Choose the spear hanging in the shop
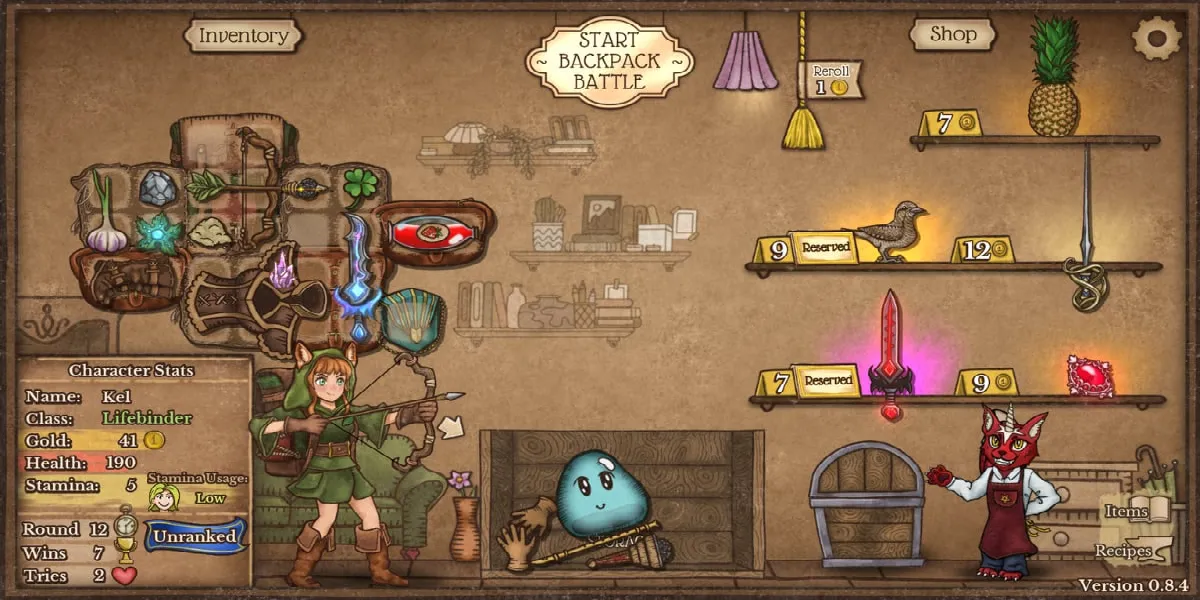Screen dimensions: 1200x600 1087,230
